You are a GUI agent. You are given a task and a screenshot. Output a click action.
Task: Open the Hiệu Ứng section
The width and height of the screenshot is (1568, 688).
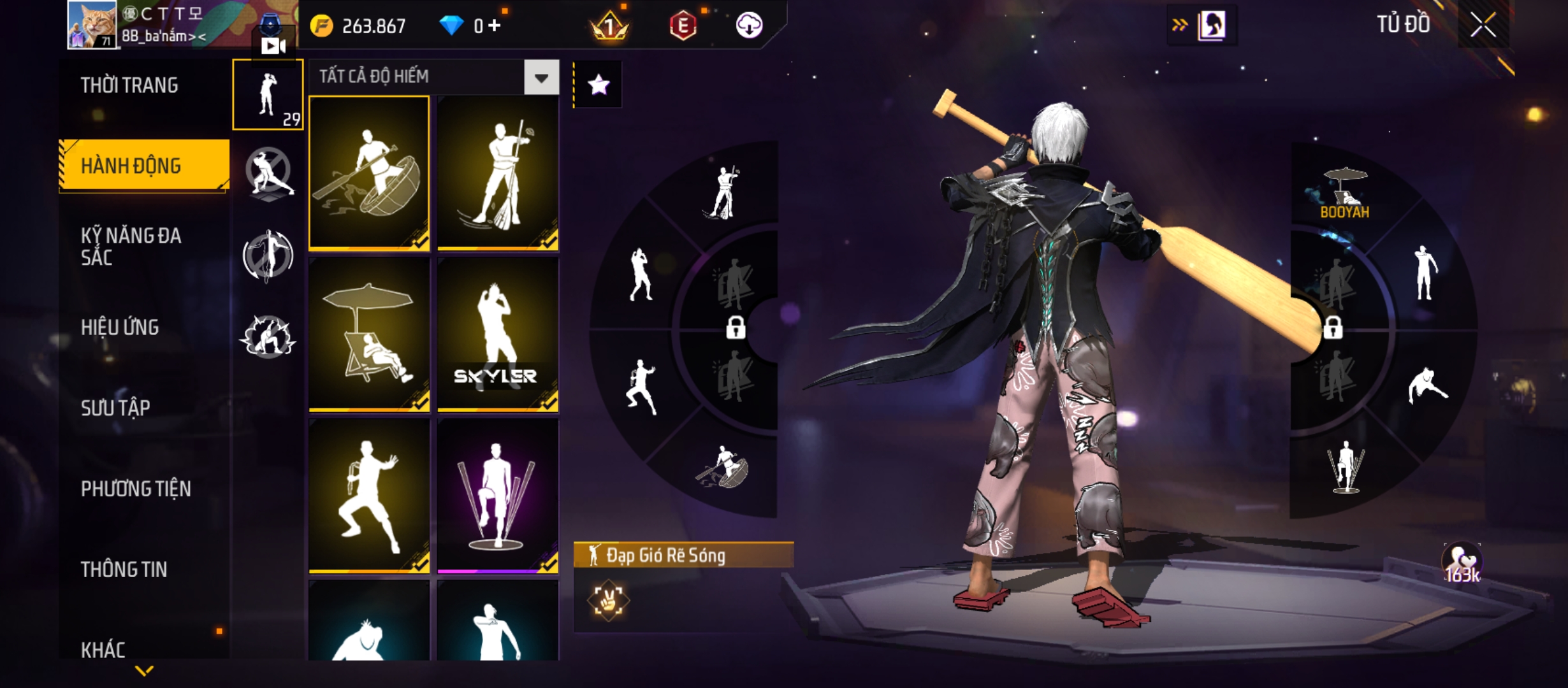pyautogui.click(x=120, y=327)
